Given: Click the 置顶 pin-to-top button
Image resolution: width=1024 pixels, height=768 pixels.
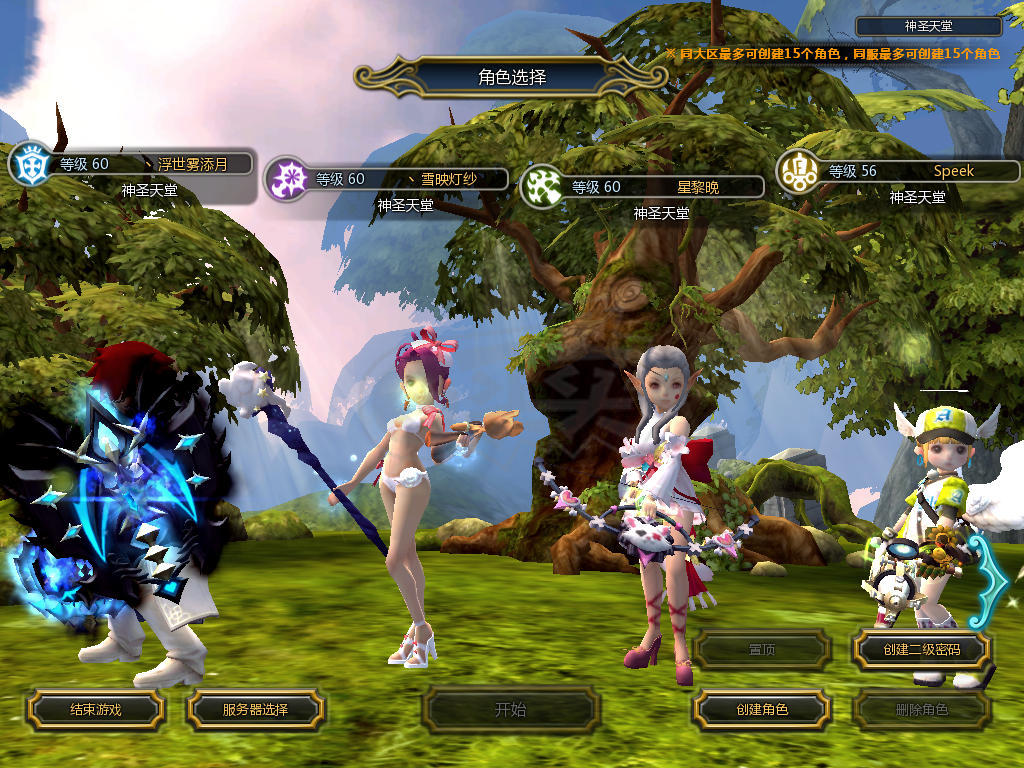Looking at the screenshot, I should (x=762, y=650).
